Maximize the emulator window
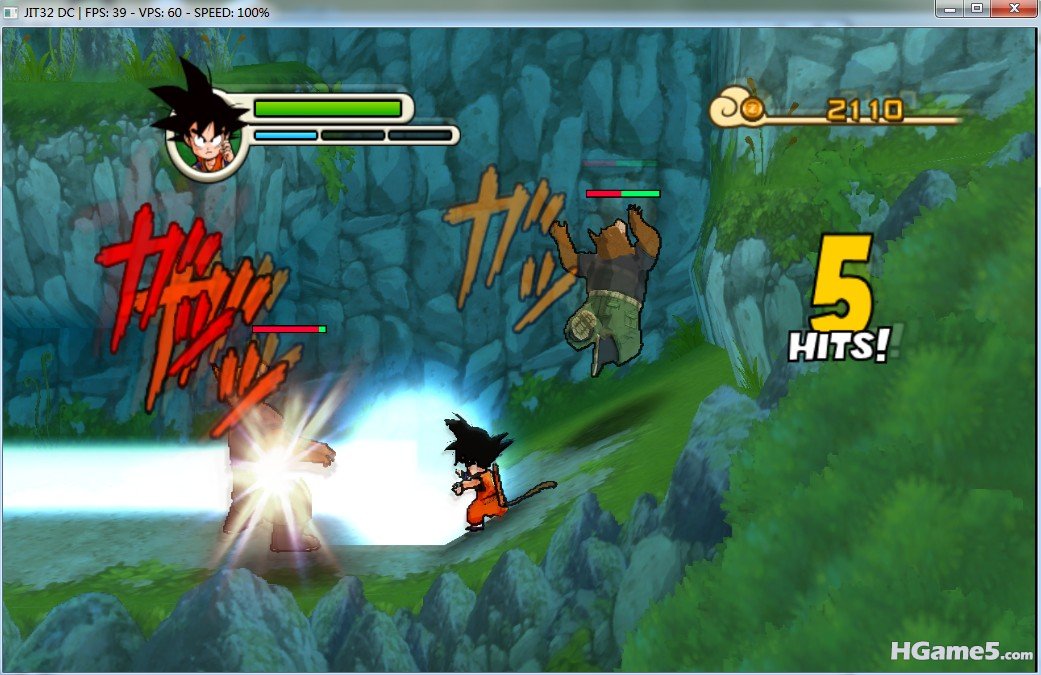Image resolution: width=1041 pixels, height=675 pixels. (976, 9)
